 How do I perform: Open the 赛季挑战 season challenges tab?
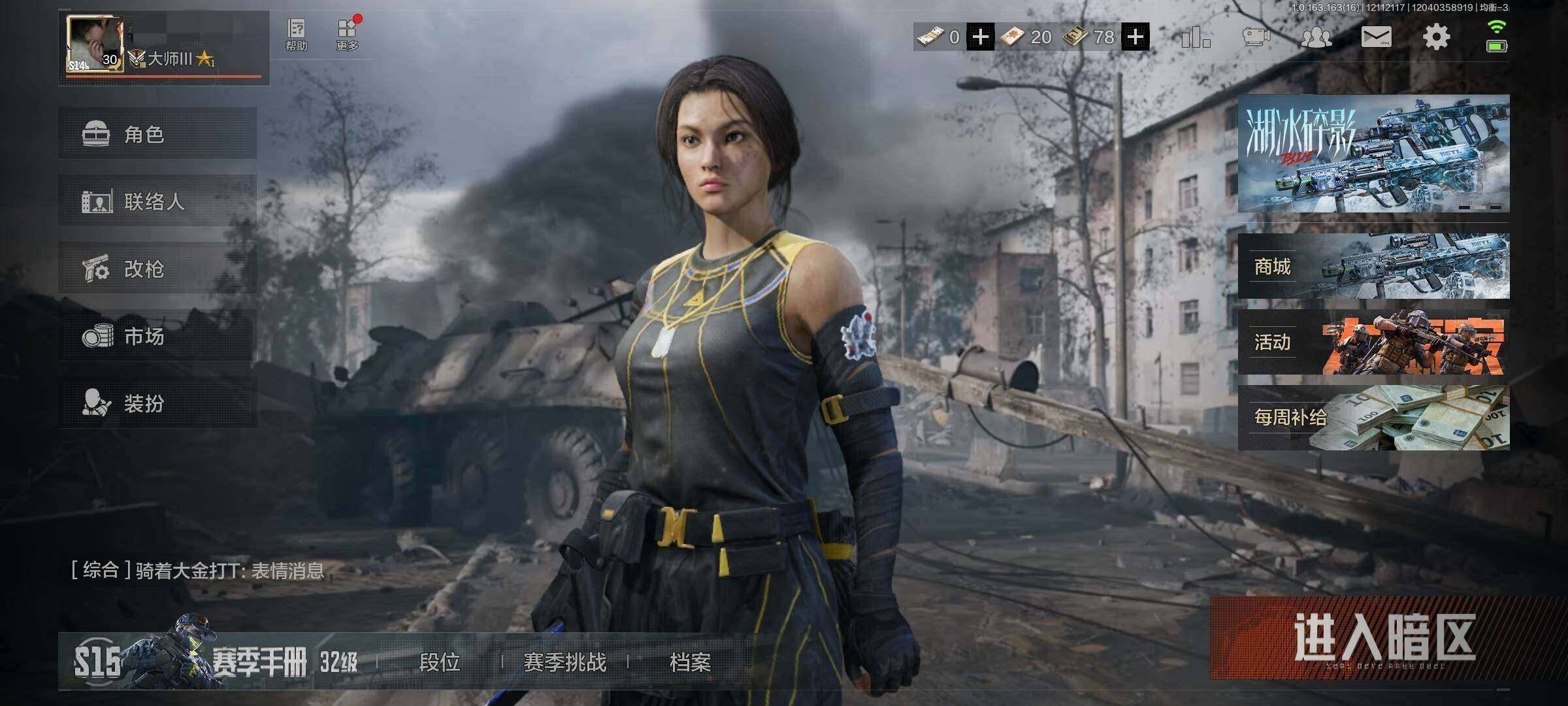[564, 662]
